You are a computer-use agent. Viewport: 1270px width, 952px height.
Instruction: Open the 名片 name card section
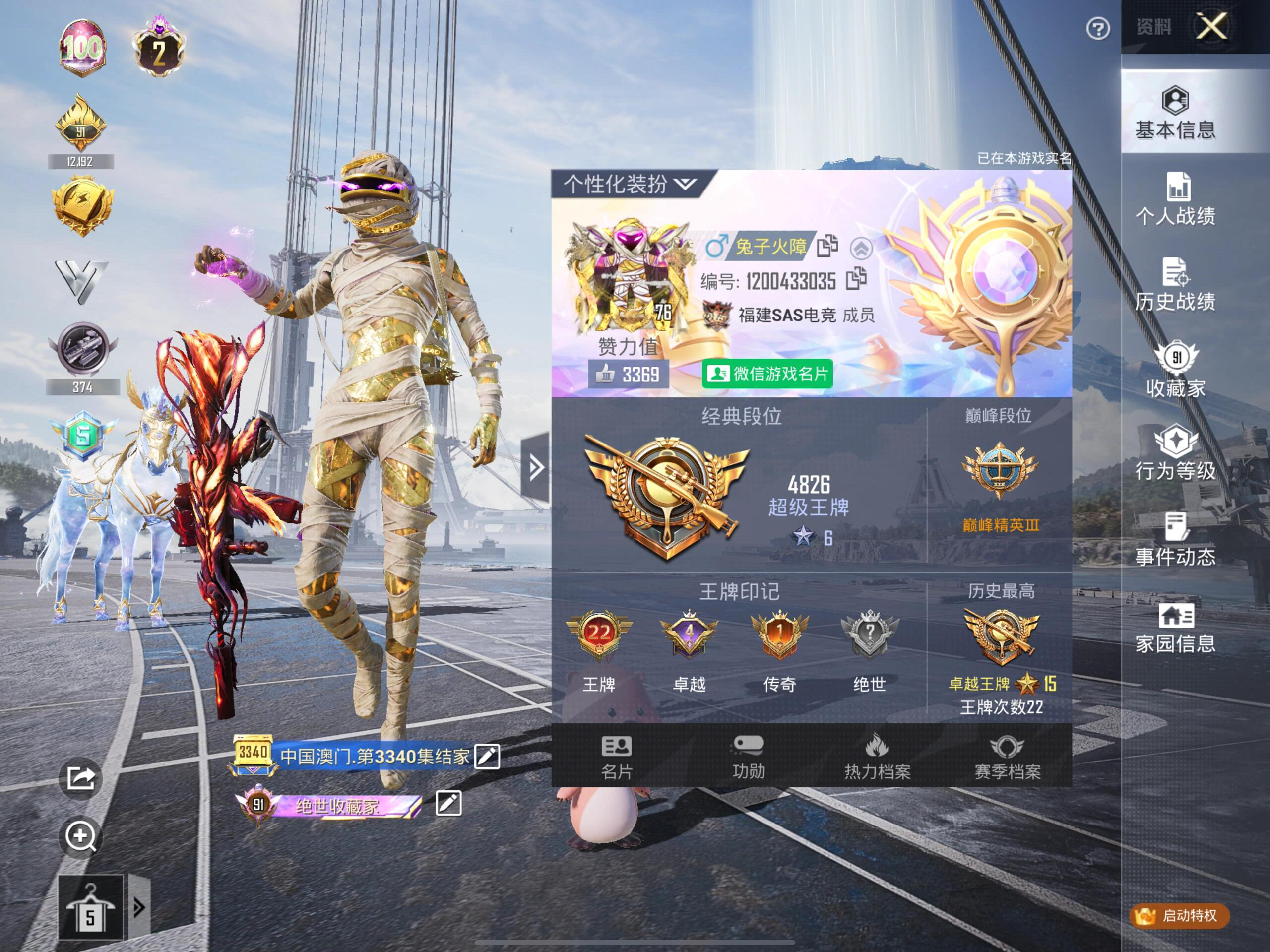[617, 758]
